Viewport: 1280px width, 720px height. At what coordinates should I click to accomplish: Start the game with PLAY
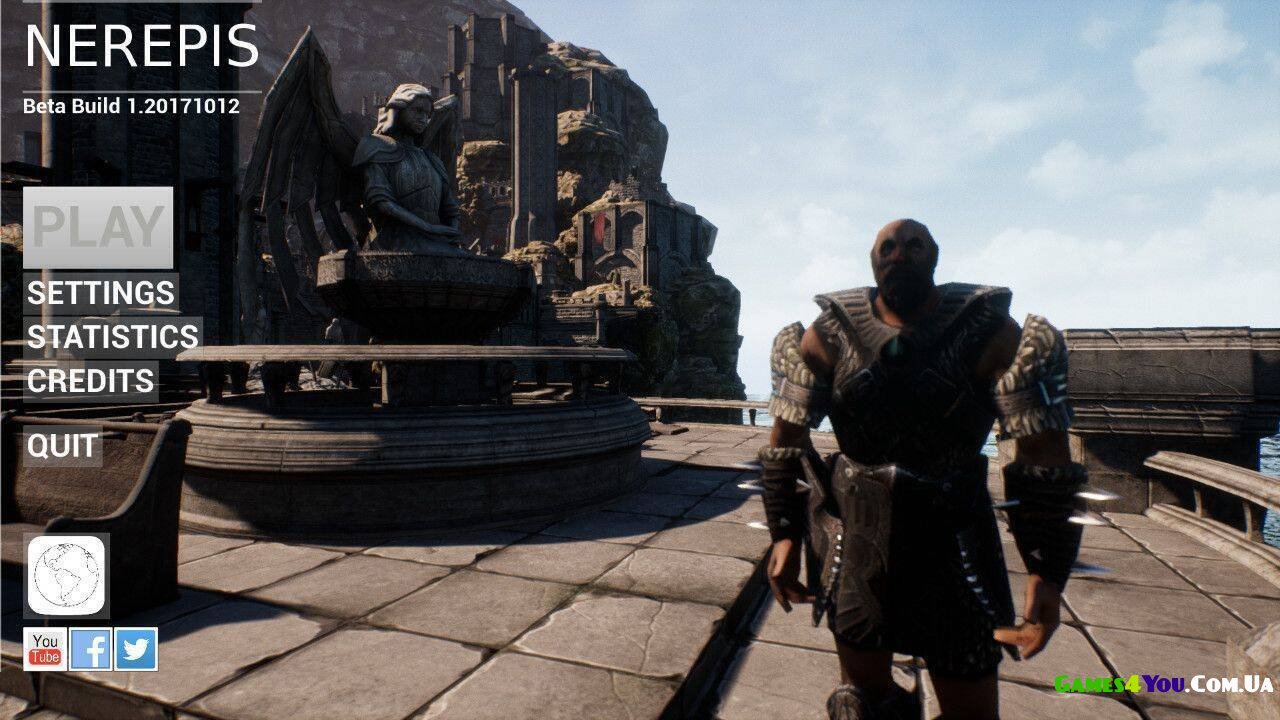point(98,227)
